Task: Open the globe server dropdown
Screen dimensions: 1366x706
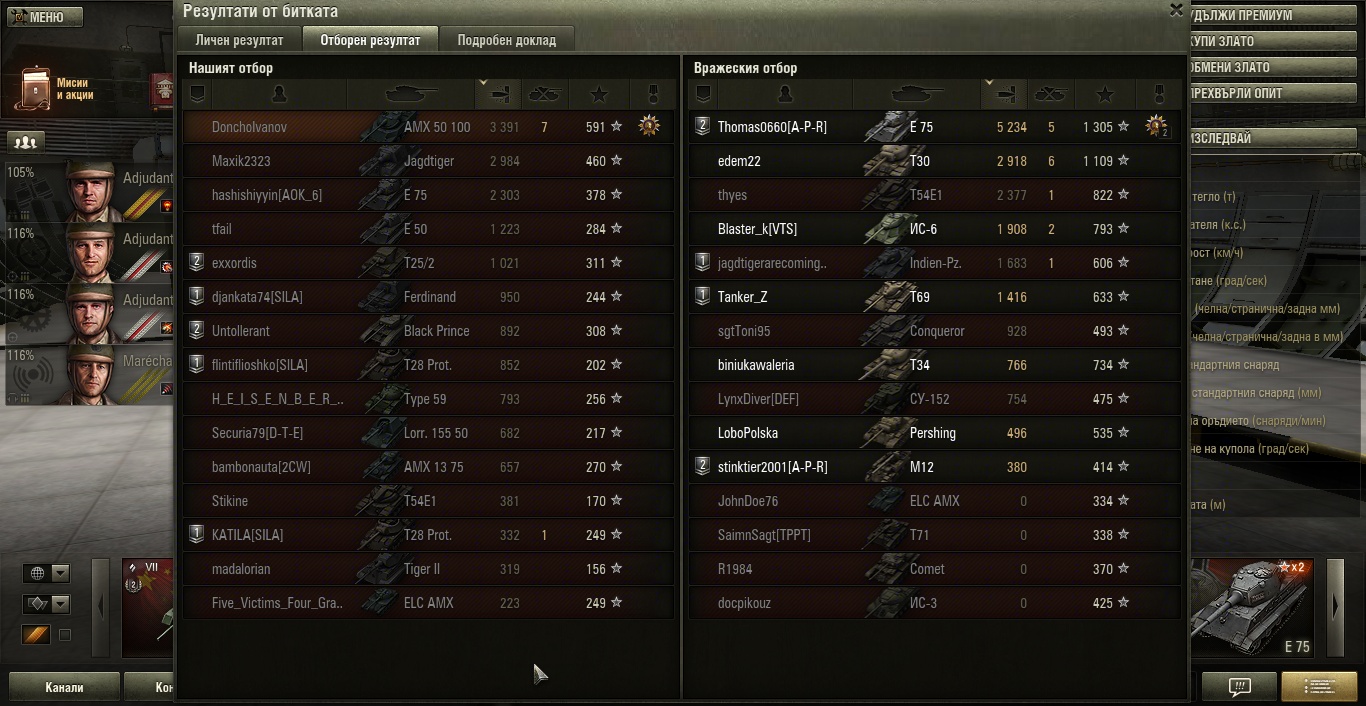Action: 48,573
